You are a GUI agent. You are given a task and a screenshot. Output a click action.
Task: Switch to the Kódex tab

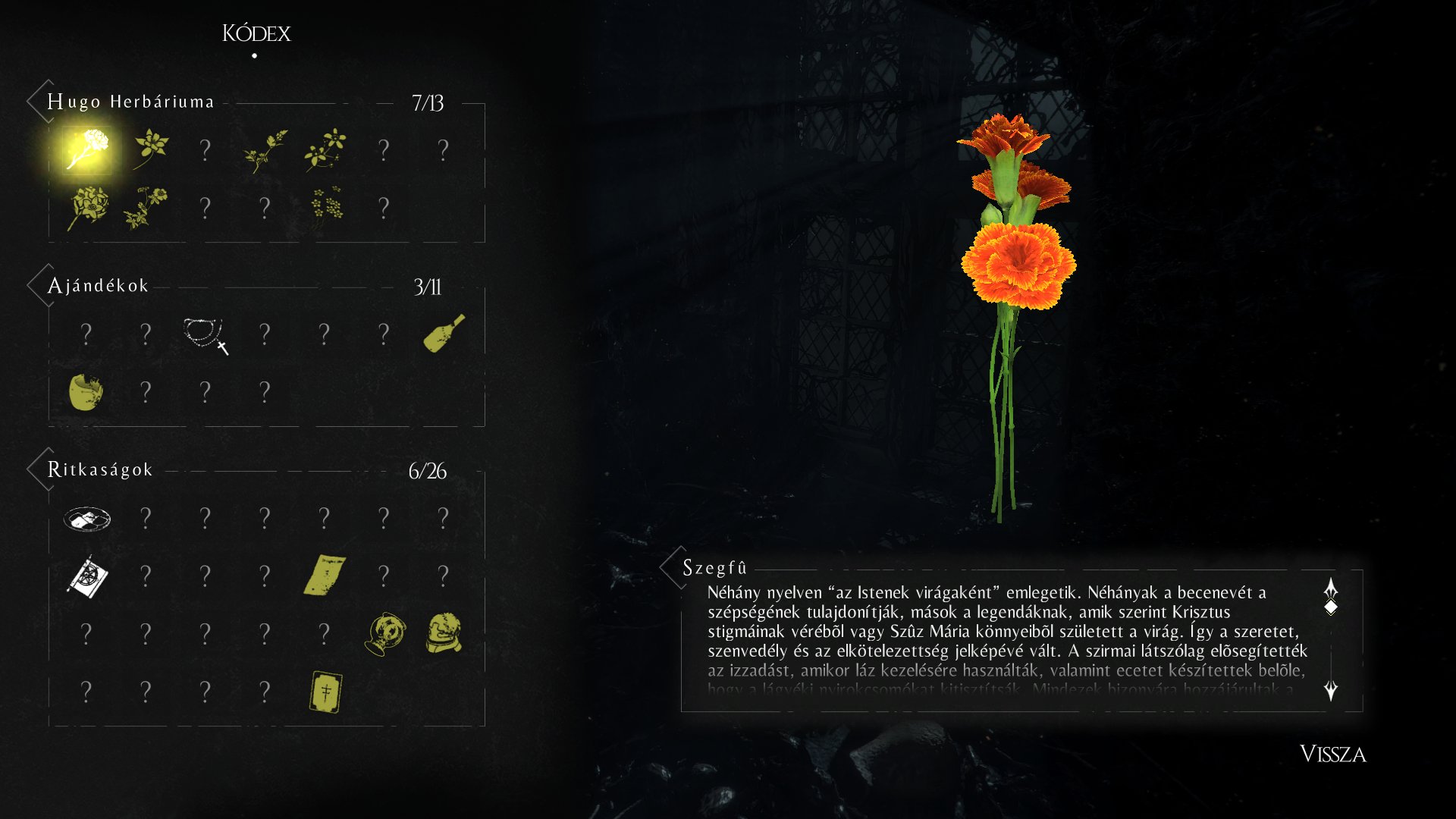256,33
